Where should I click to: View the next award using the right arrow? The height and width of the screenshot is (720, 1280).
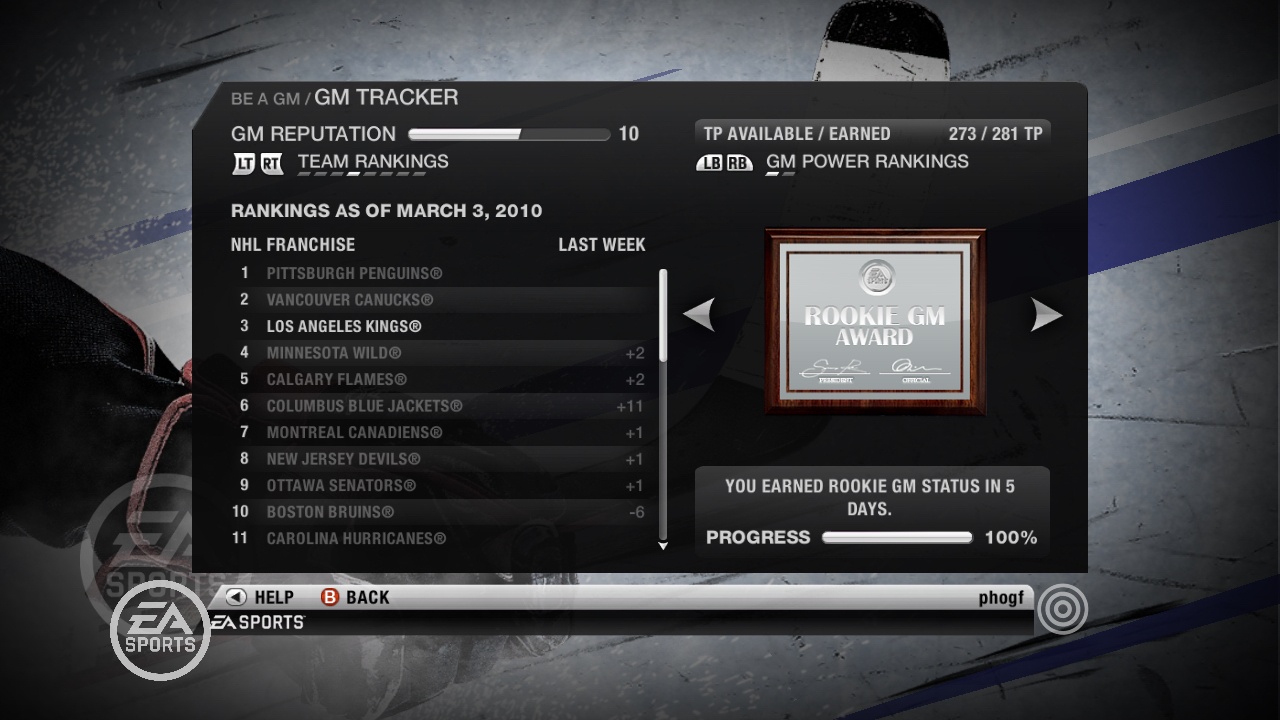coord(1048,314)
